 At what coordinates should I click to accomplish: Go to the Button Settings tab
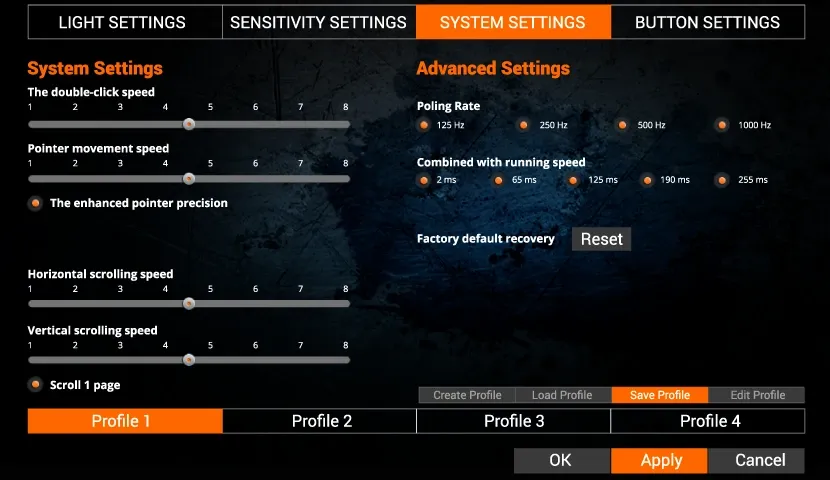(707, 22)
